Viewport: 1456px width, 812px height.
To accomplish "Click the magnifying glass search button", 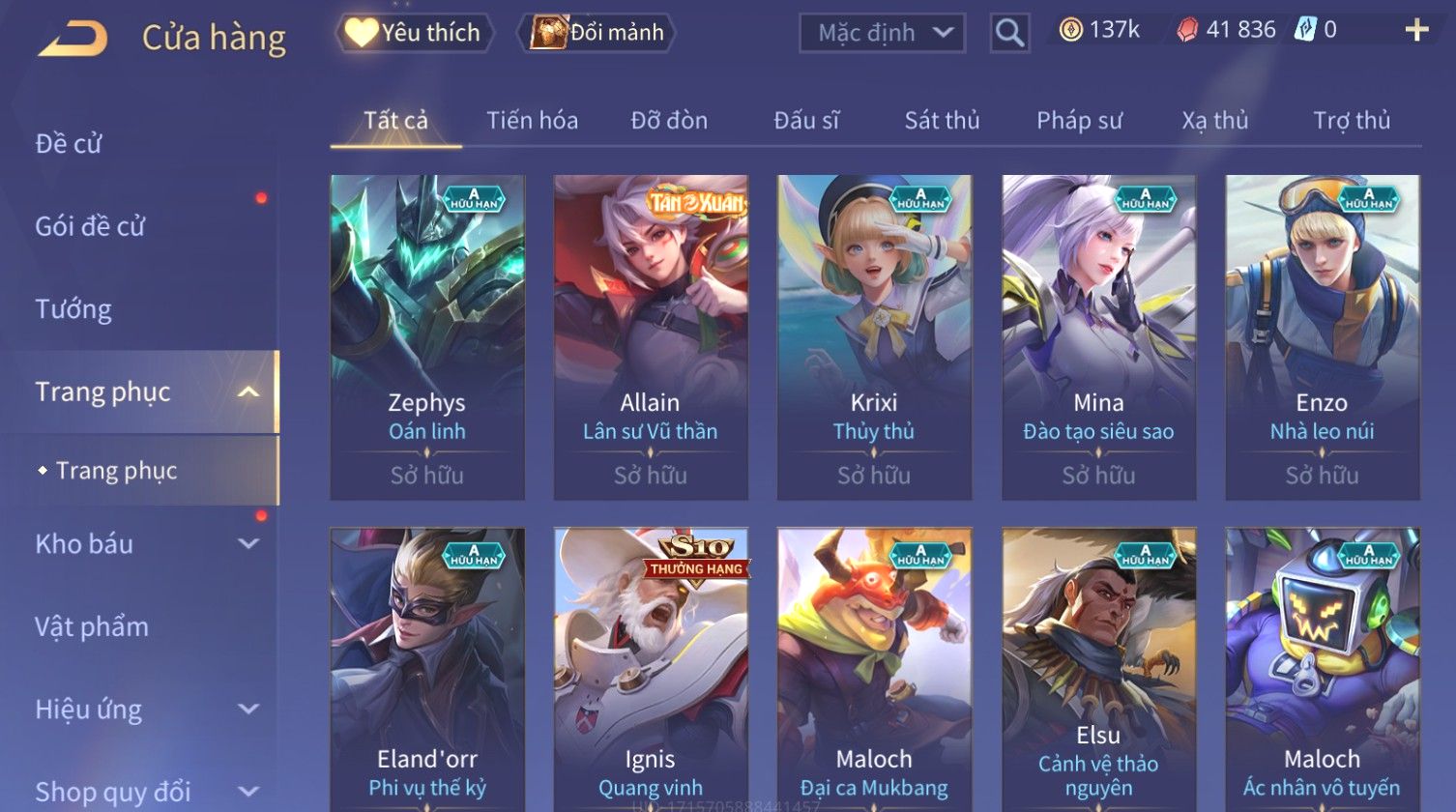I will (x=1009, y=34).
